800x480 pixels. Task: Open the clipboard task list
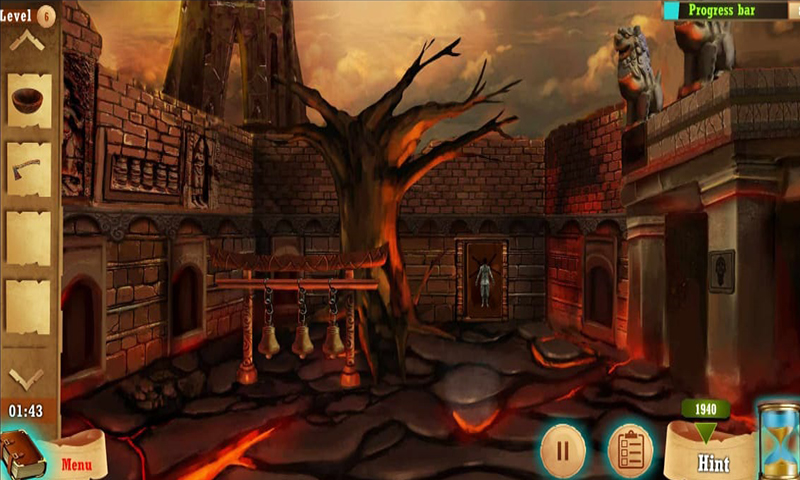click(629, 449)
